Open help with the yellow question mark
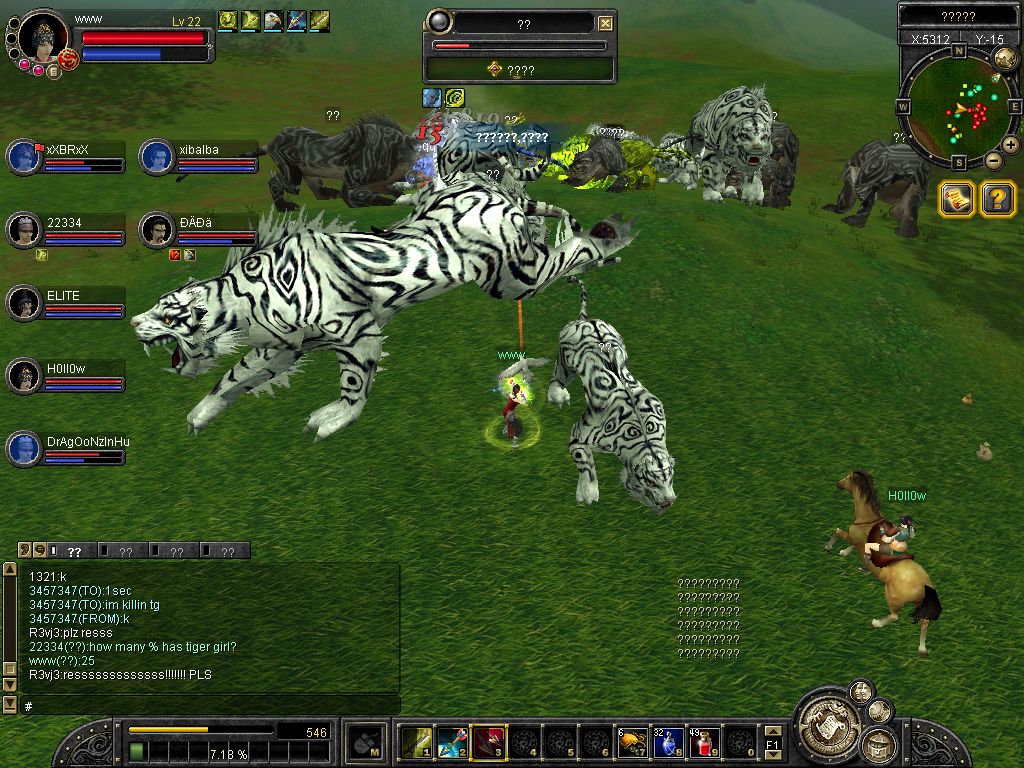Viewport: 1024px width, 768px height. click(x=997, y=199)
